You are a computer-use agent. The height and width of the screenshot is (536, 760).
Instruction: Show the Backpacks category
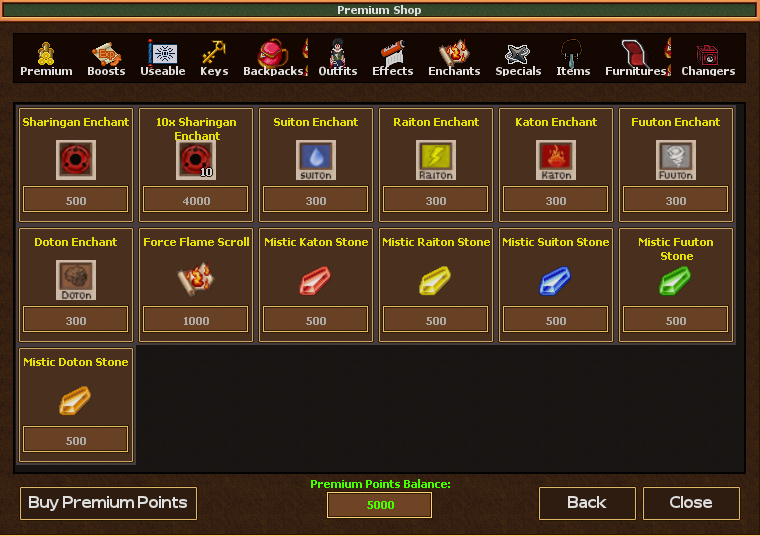[272, 59]
